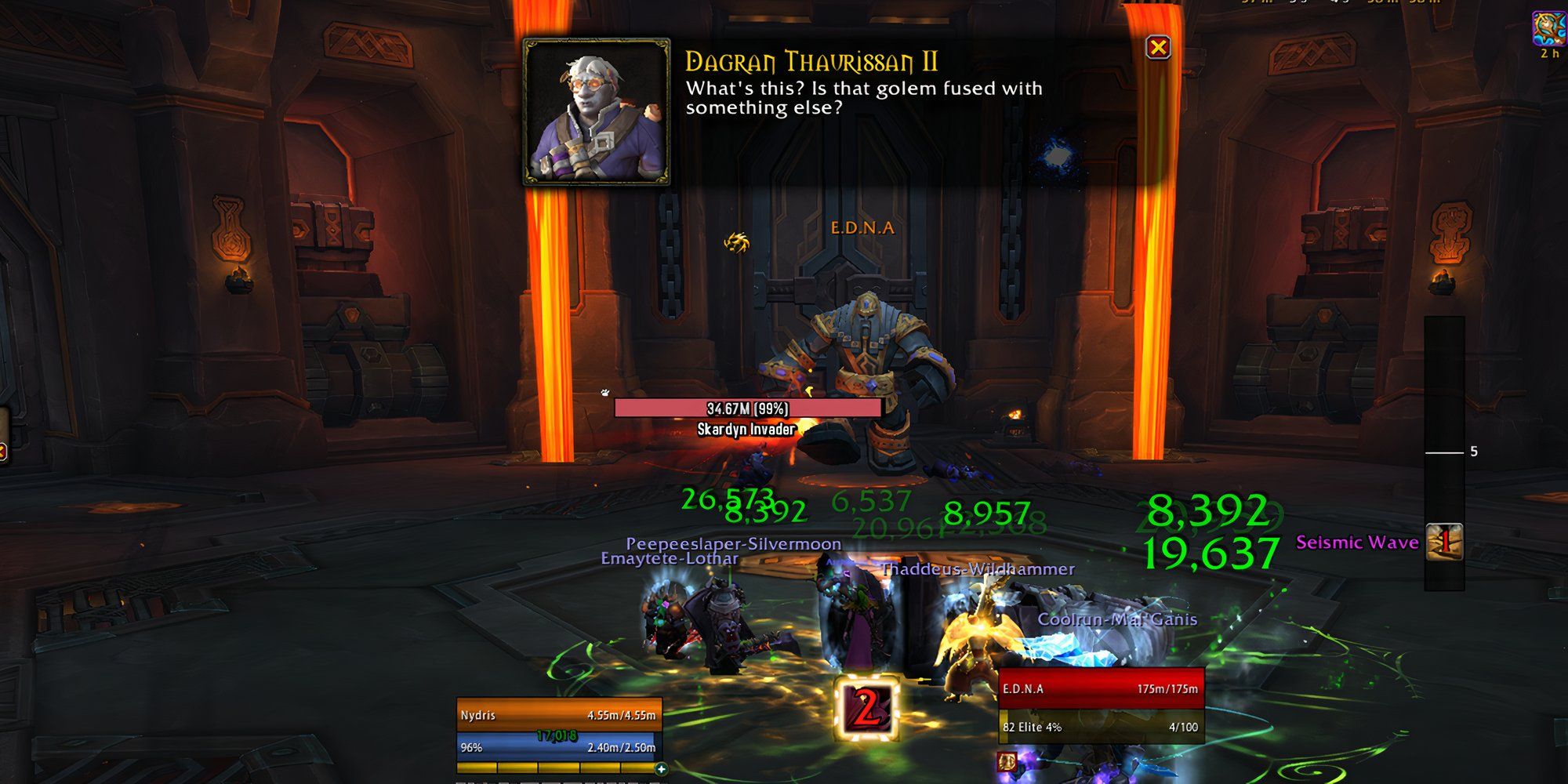
Task: Click the golden lion crest above E.D.N.A
Action: pos(735,241)
